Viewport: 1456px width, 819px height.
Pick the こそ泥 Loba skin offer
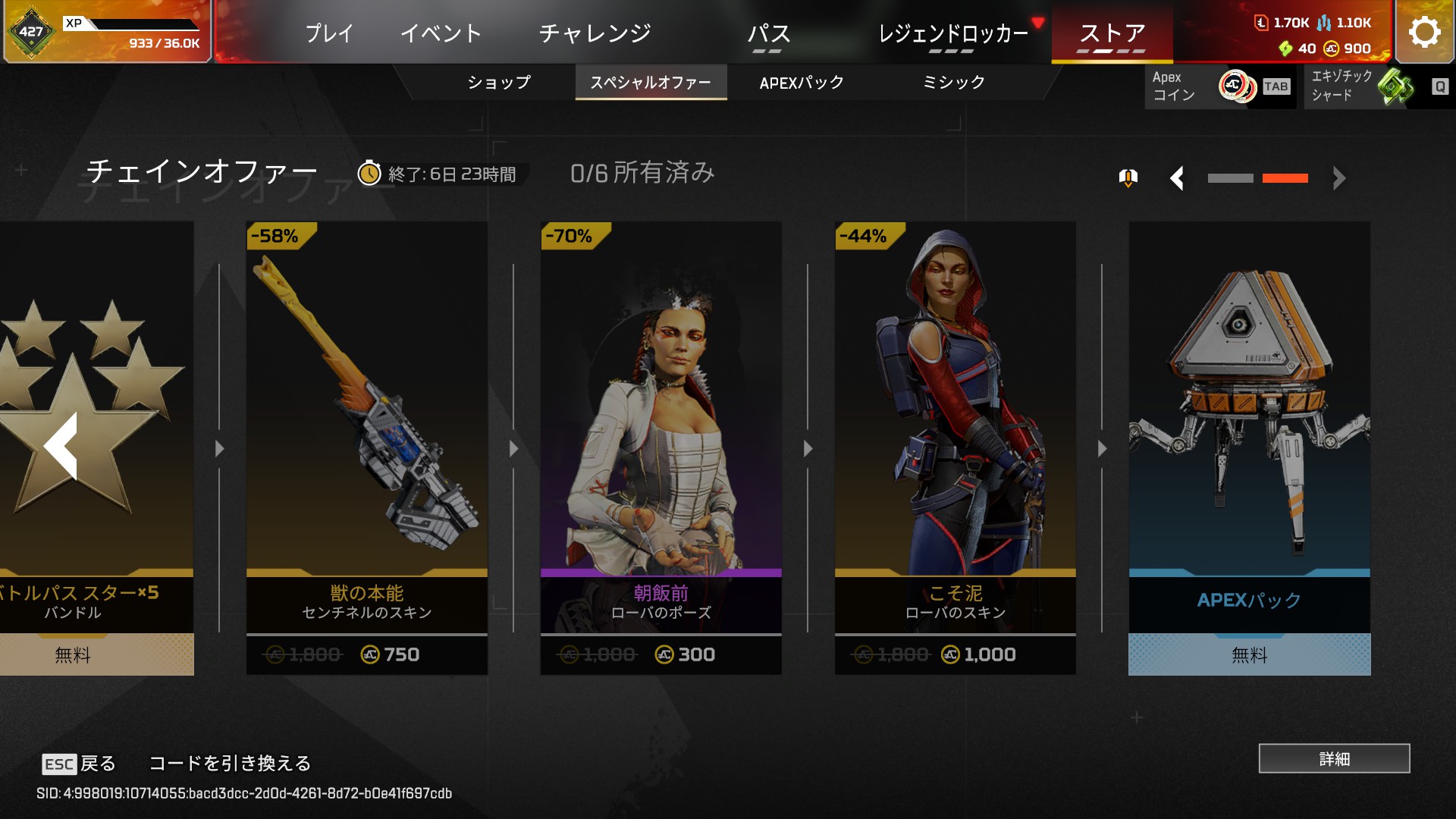click(955, 447)
